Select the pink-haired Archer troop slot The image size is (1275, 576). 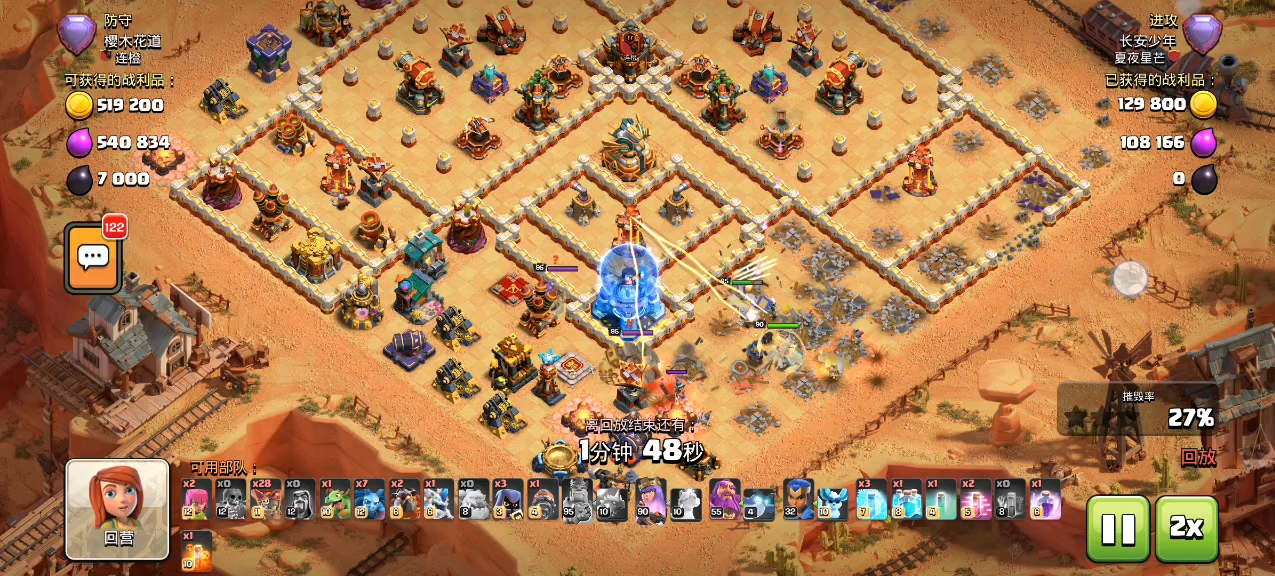[x=196, y=498]
